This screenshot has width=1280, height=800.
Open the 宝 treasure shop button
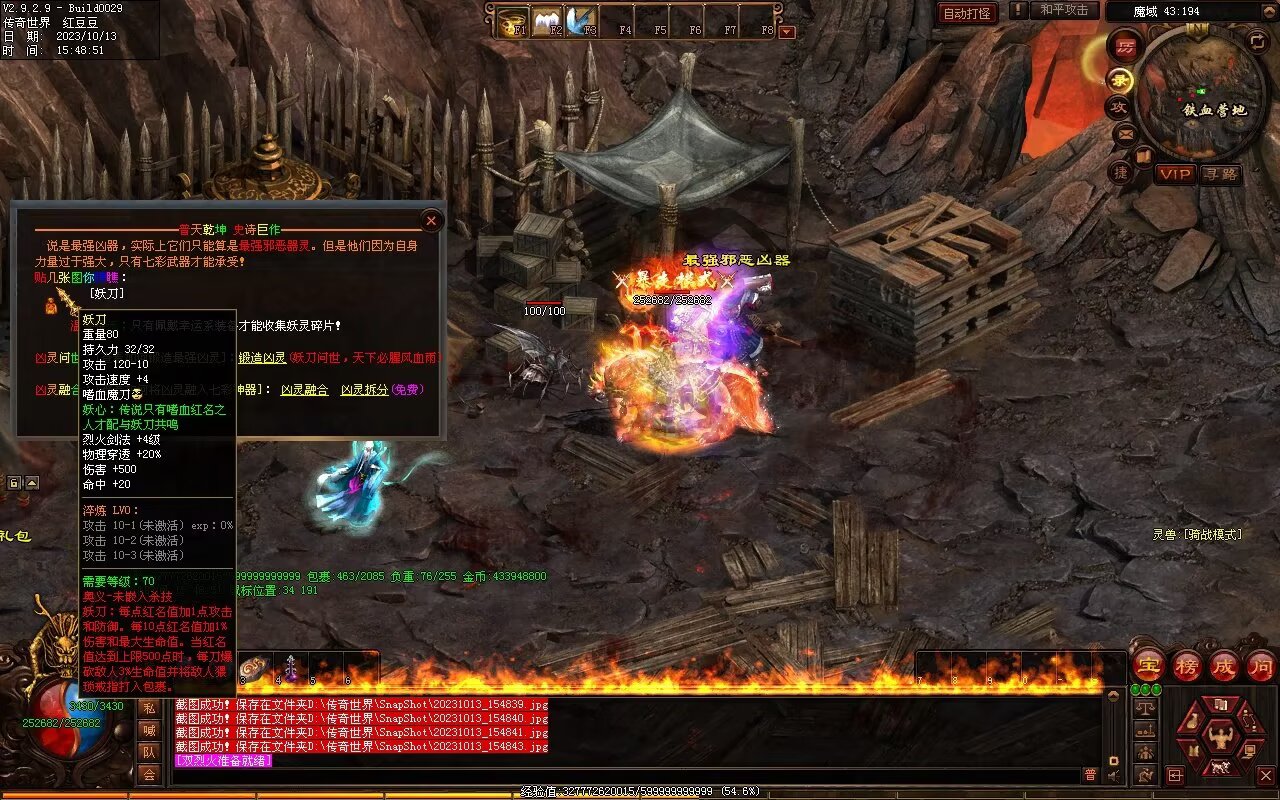pyautogui.click(x=1148, y=666)
